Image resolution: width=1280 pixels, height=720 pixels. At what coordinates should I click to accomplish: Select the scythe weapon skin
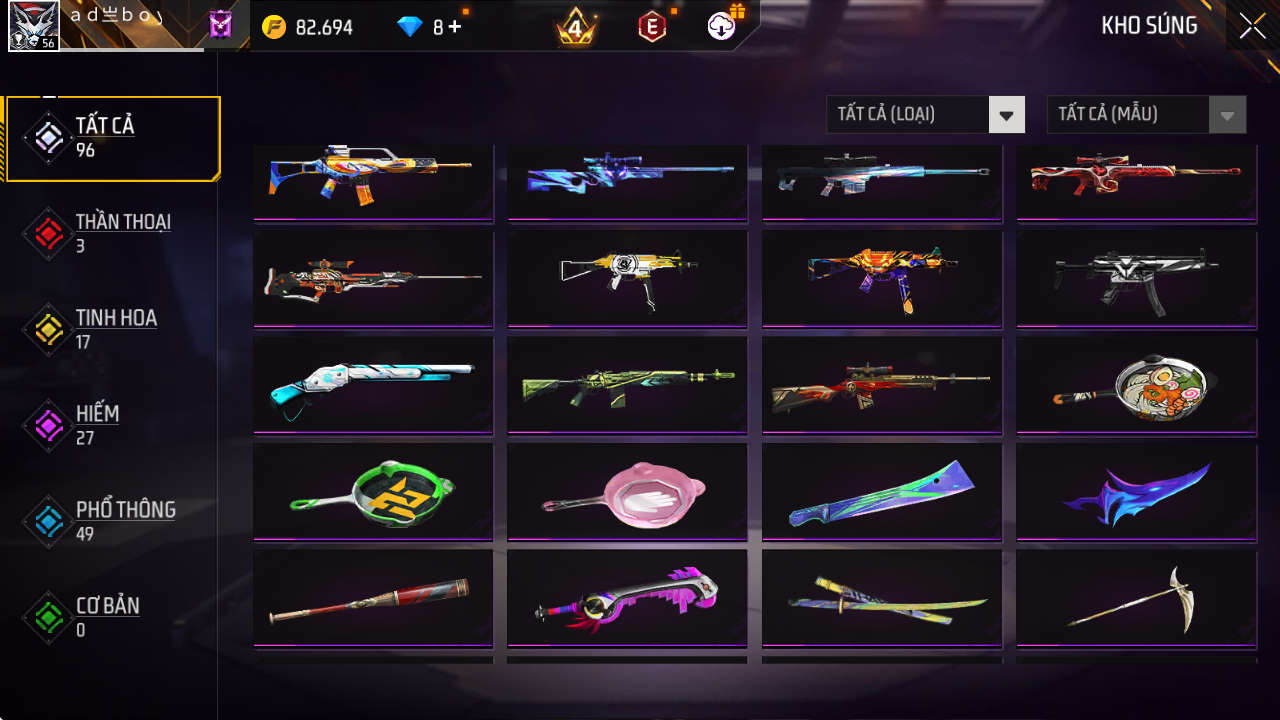click(1136, 597)
